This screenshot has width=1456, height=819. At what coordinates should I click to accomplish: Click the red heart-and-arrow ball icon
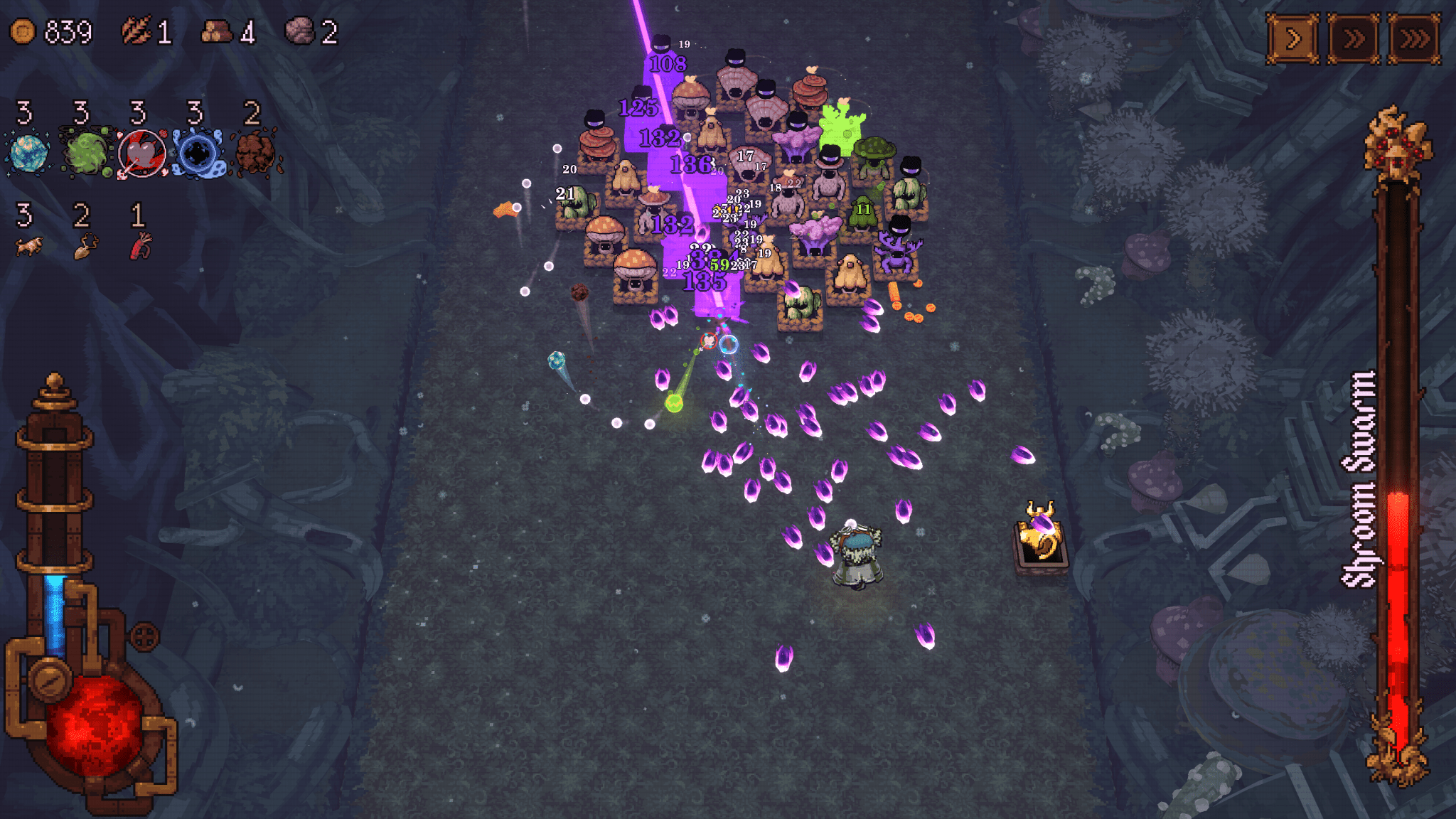coord(142,154)
